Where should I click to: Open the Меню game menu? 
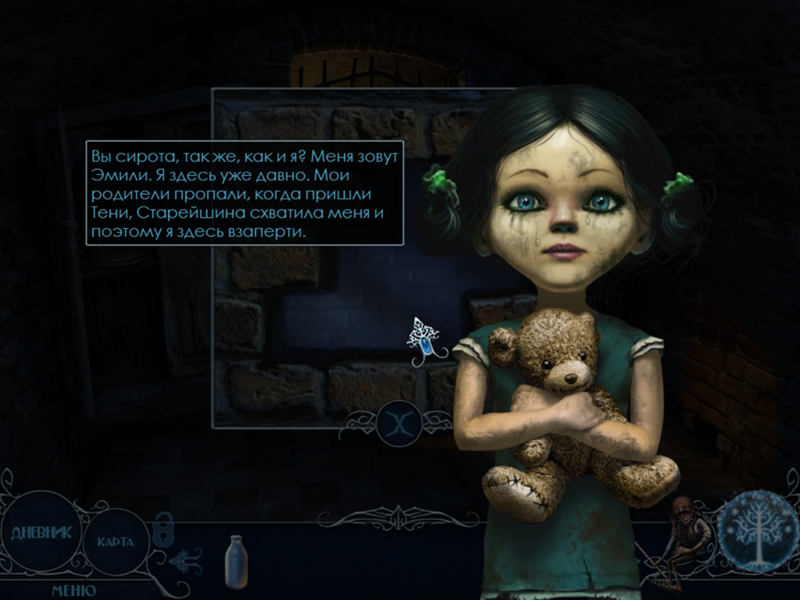(x=73, y=590)
